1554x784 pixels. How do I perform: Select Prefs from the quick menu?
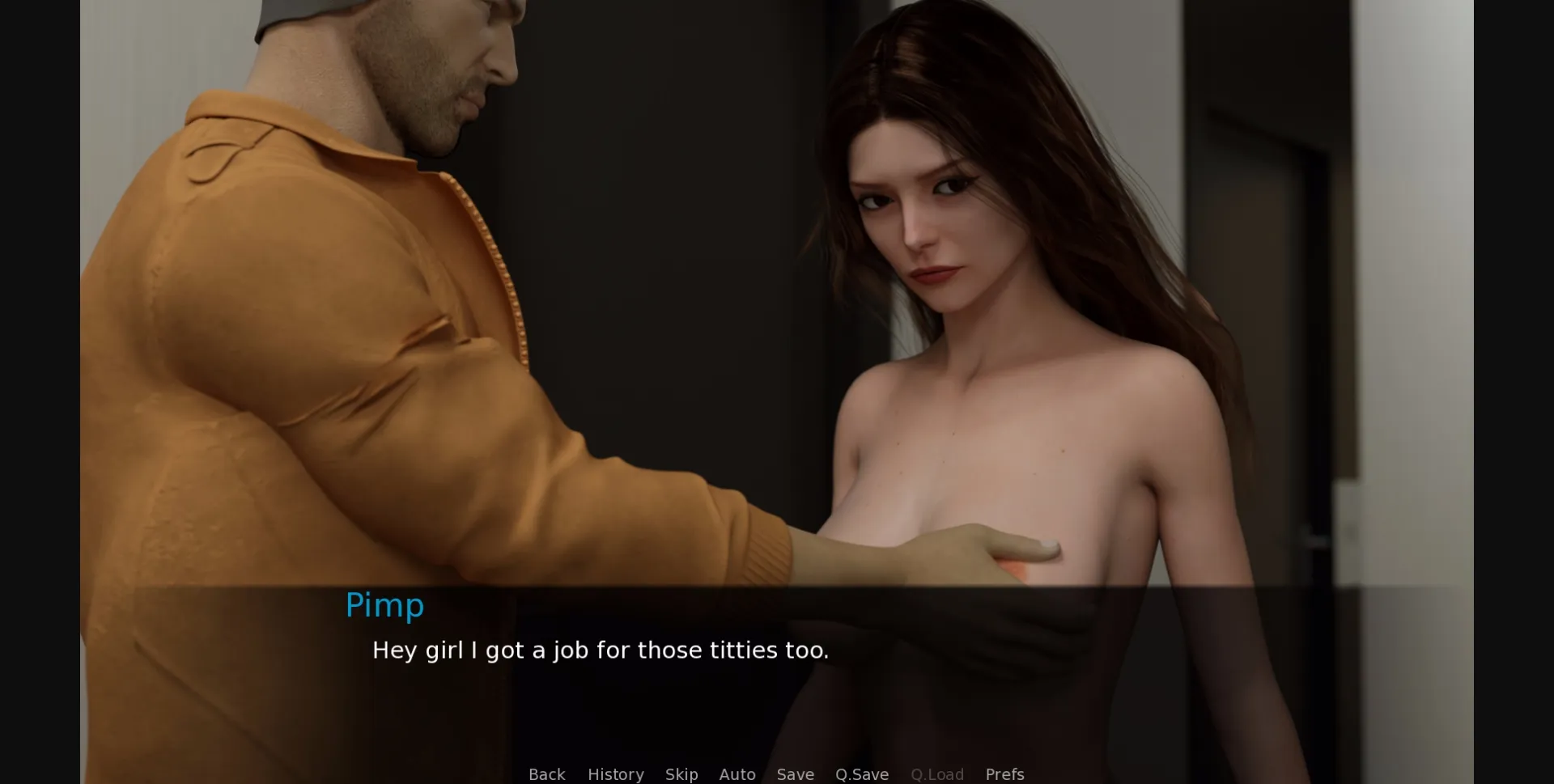click(1004, 774)
